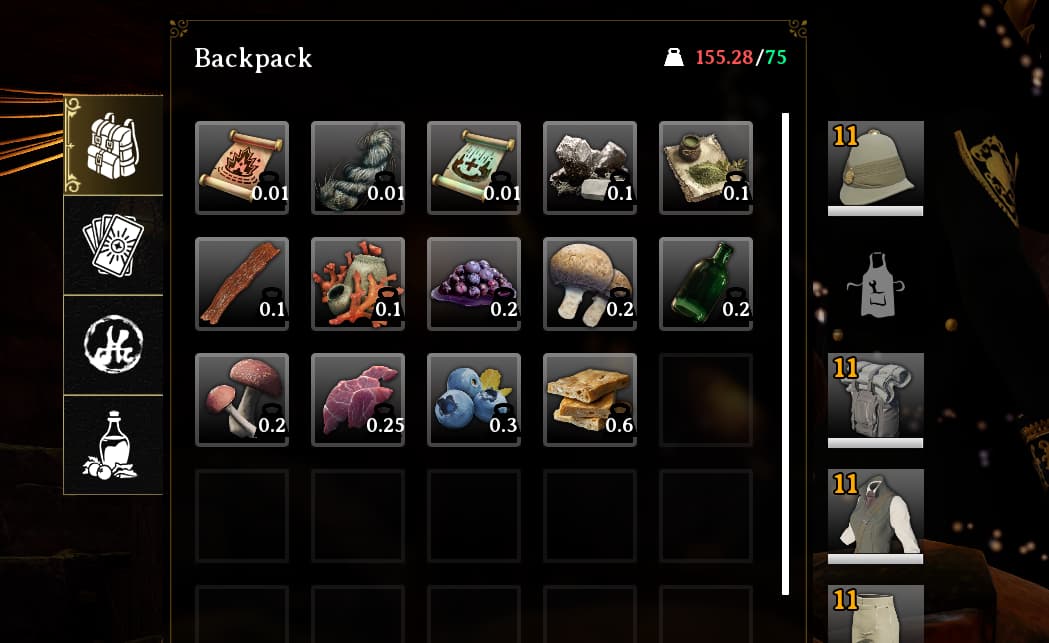This screenshot has width=1049, height=643.
Task: Choose the green herb seasoning item
Action: pos(706,167)
